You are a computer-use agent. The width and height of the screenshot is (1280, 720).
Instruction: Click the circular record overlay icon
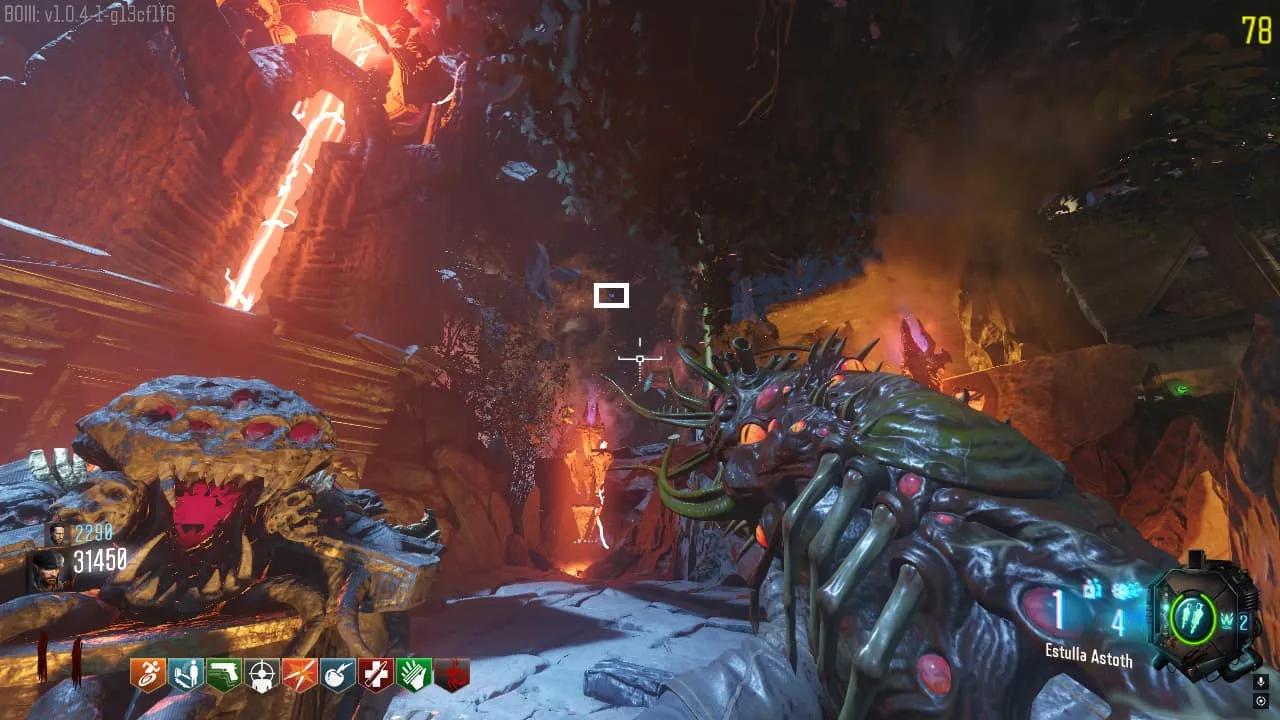pos(1261,700)
